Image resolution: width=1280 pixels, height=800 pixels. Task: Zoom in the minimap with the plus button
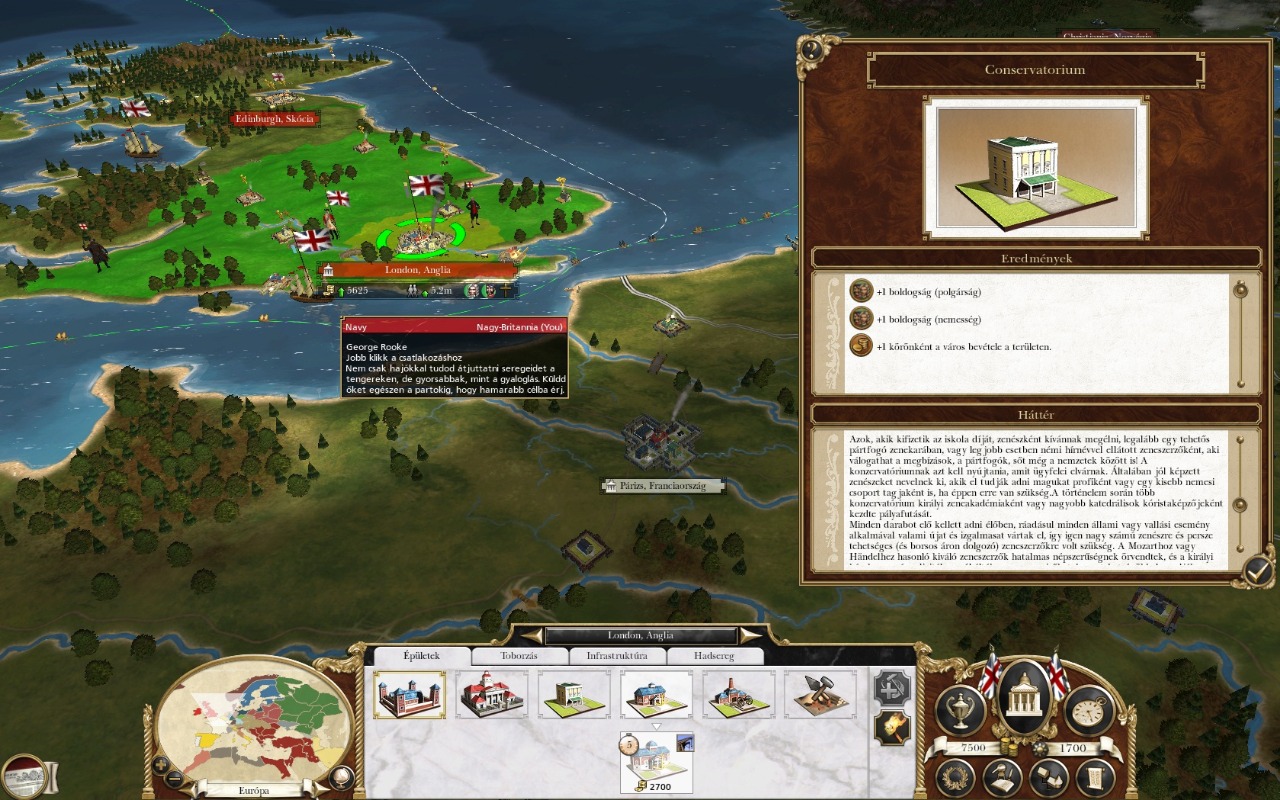pos(161,766)
